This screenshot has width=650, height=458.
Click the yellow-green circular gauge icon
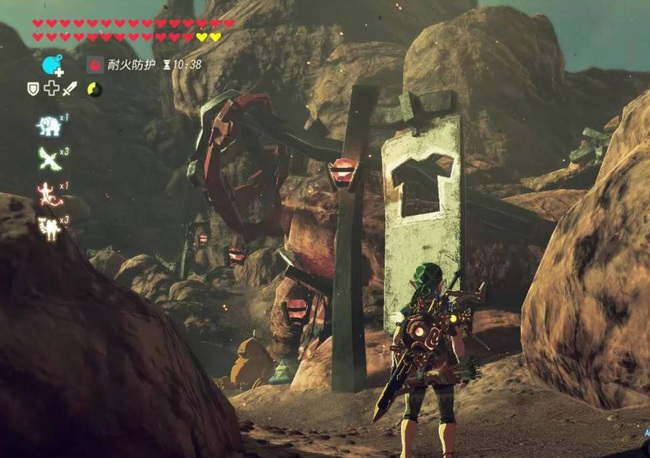(x=94, y=89)
